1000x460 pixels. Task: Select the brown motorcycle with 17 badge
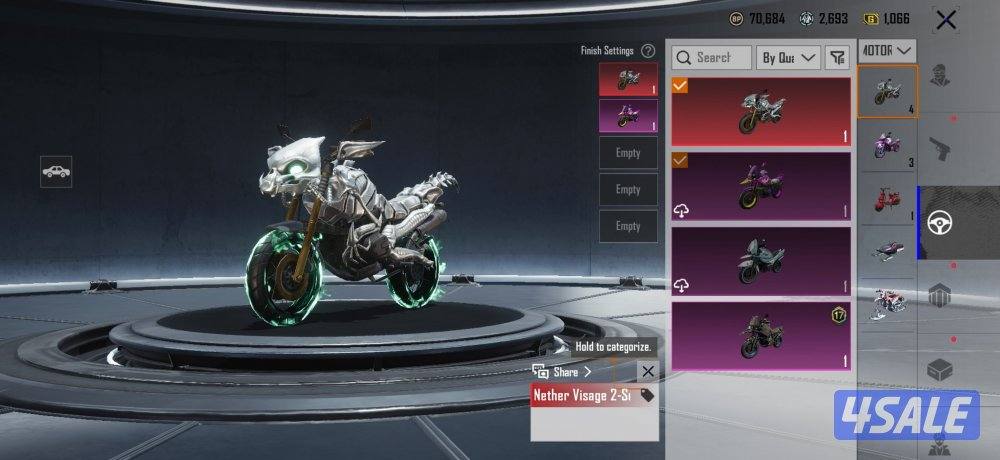point(761,337)
